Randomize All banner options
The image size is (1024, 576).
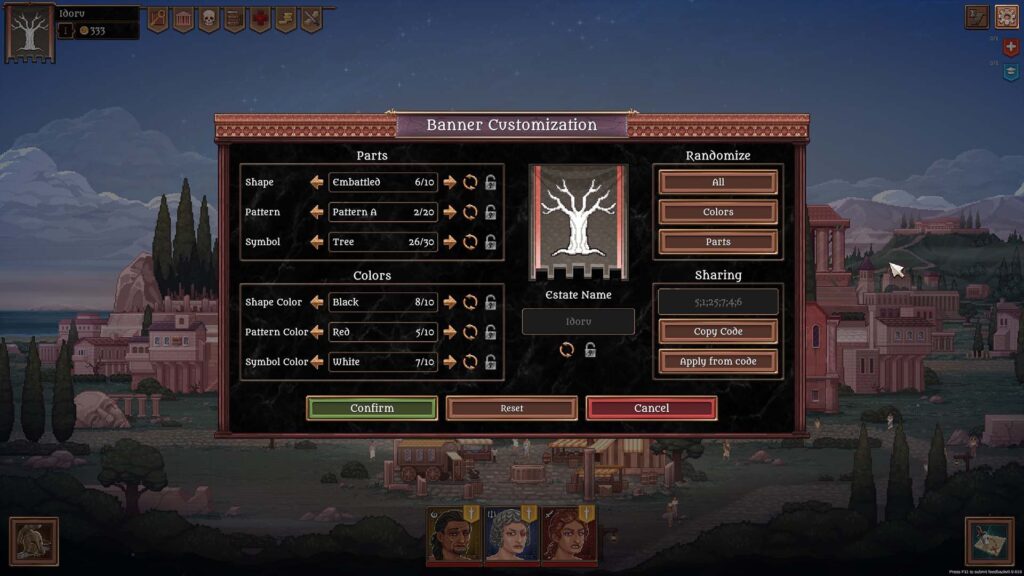pos(718,182)
